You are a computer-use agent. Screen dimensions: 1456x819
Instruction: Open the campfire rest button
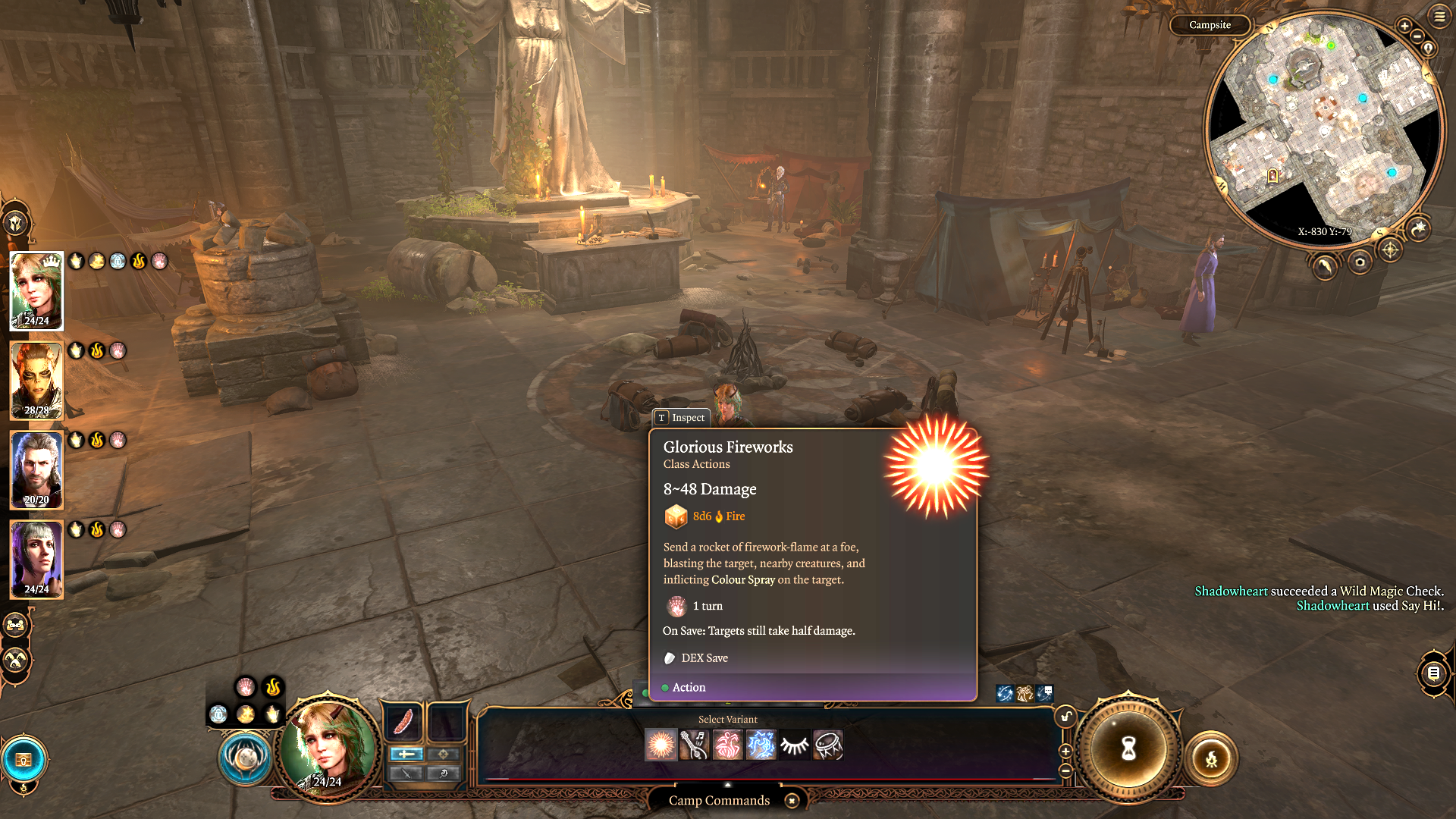(1211, 758)
